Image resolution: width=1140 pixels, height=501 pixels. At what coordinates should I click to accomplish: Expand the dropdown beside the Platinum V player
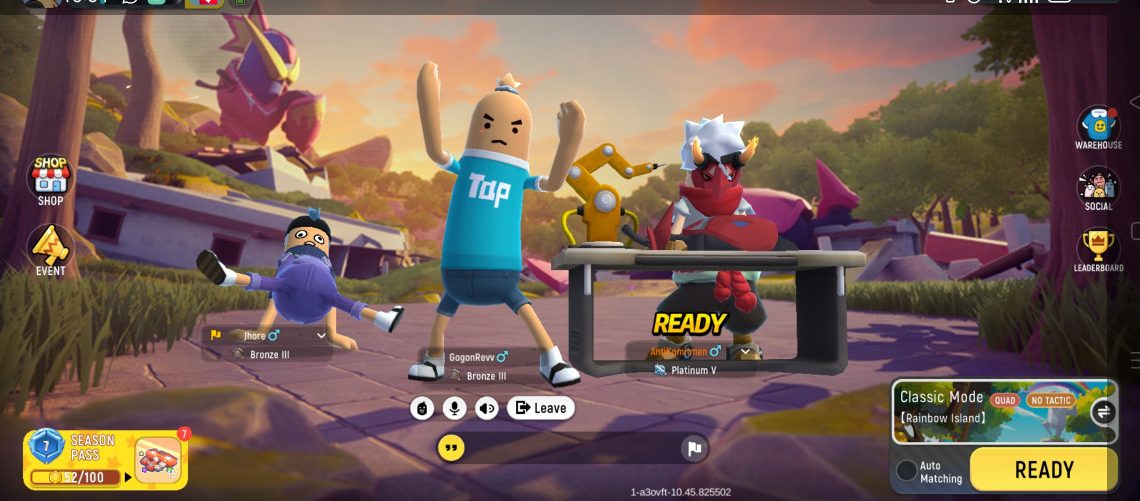pos(744,352)
